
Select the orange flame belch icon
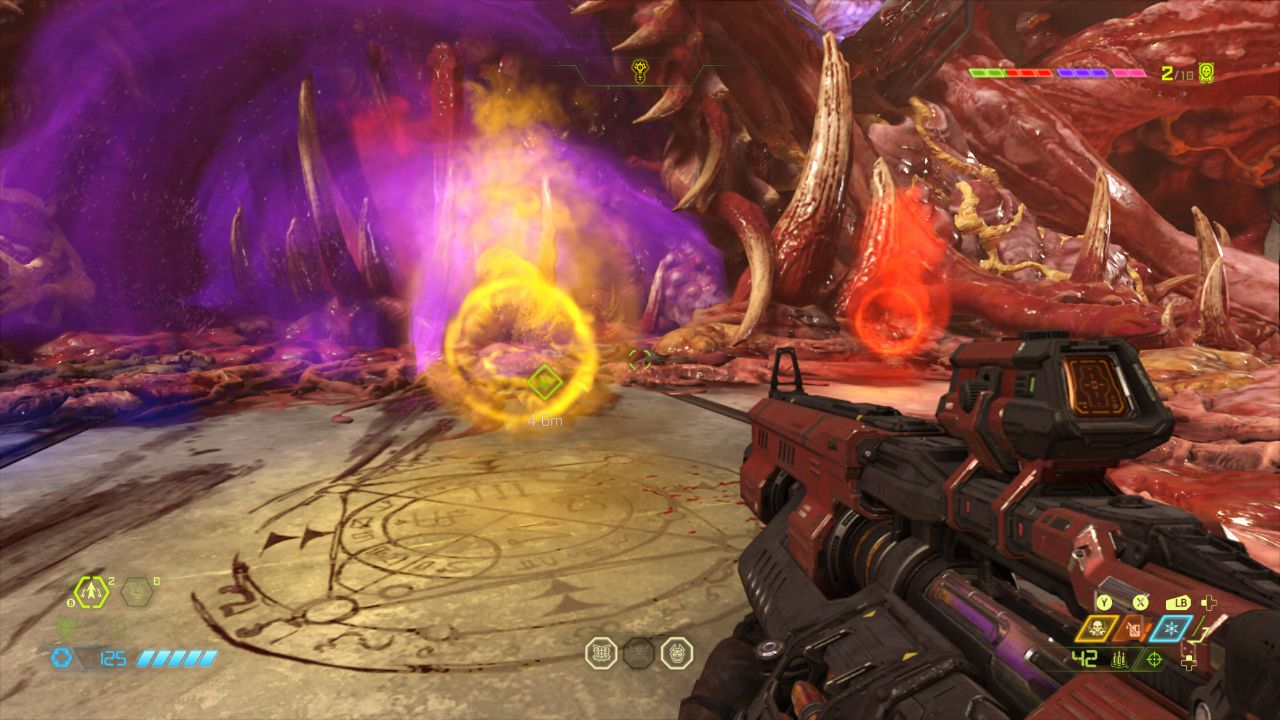point(1134,628)
